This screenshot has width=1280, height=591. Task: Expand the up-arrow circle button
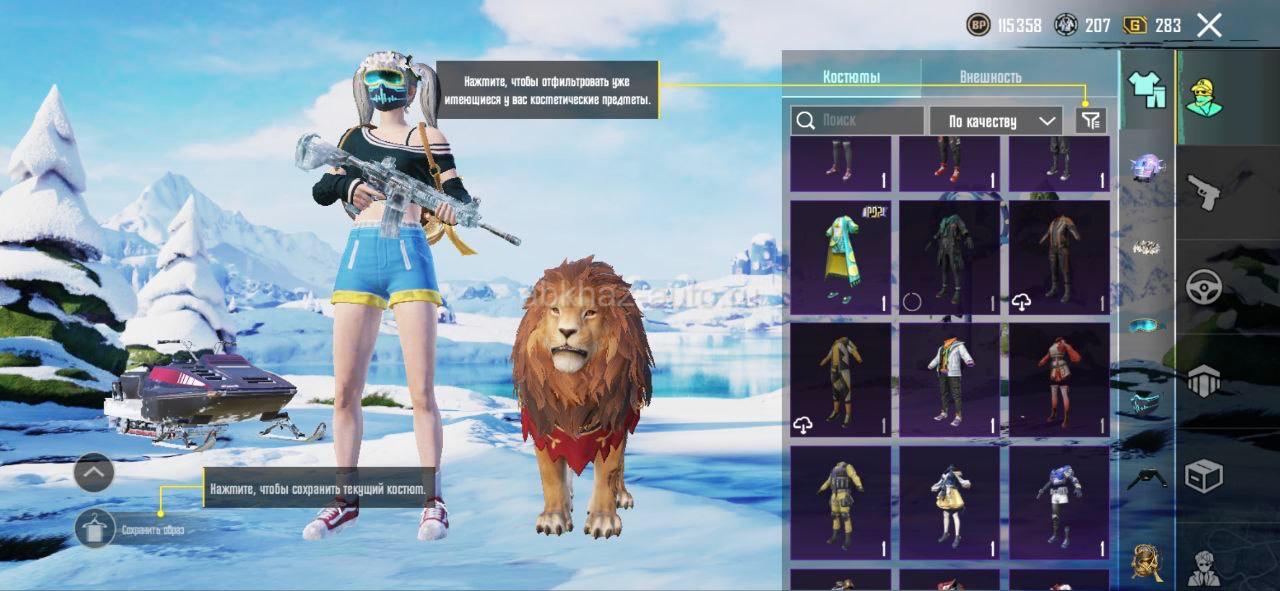point(94,472)
